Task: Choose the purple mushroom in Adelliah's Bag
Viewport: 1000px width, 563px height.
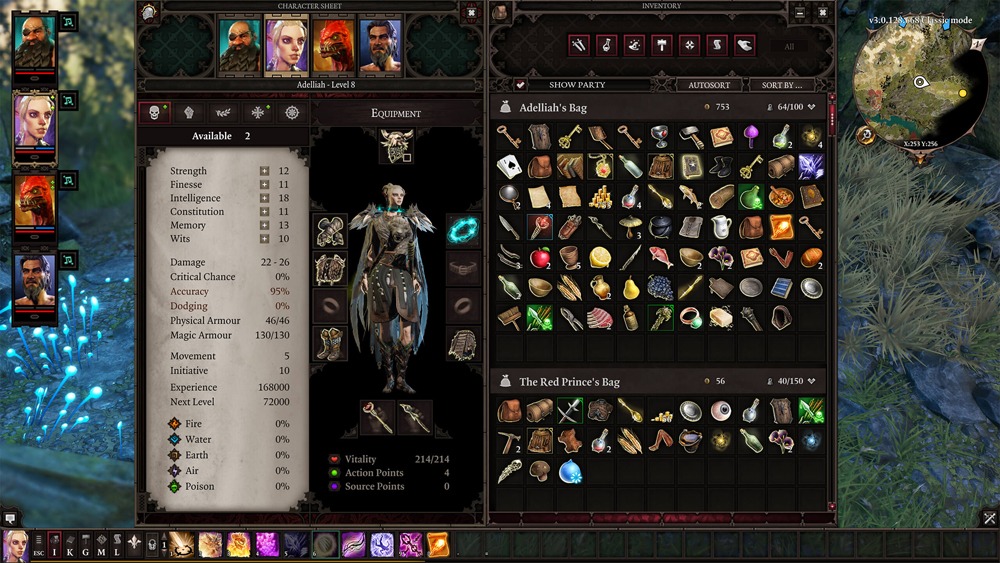Action: (751, 135)
